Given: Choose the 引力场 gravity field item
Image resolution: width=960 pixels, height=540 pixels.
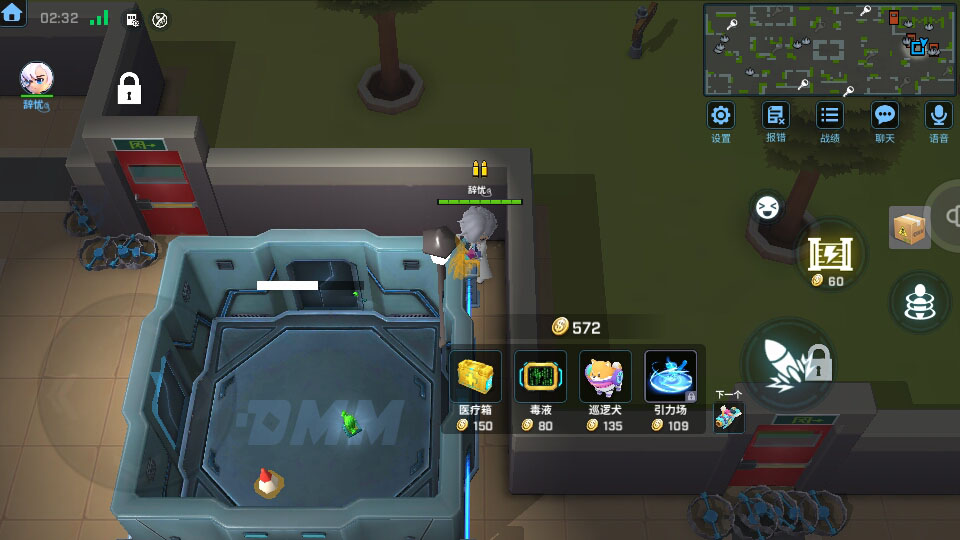Looking at the screenshot, I should tap(670, 378).
